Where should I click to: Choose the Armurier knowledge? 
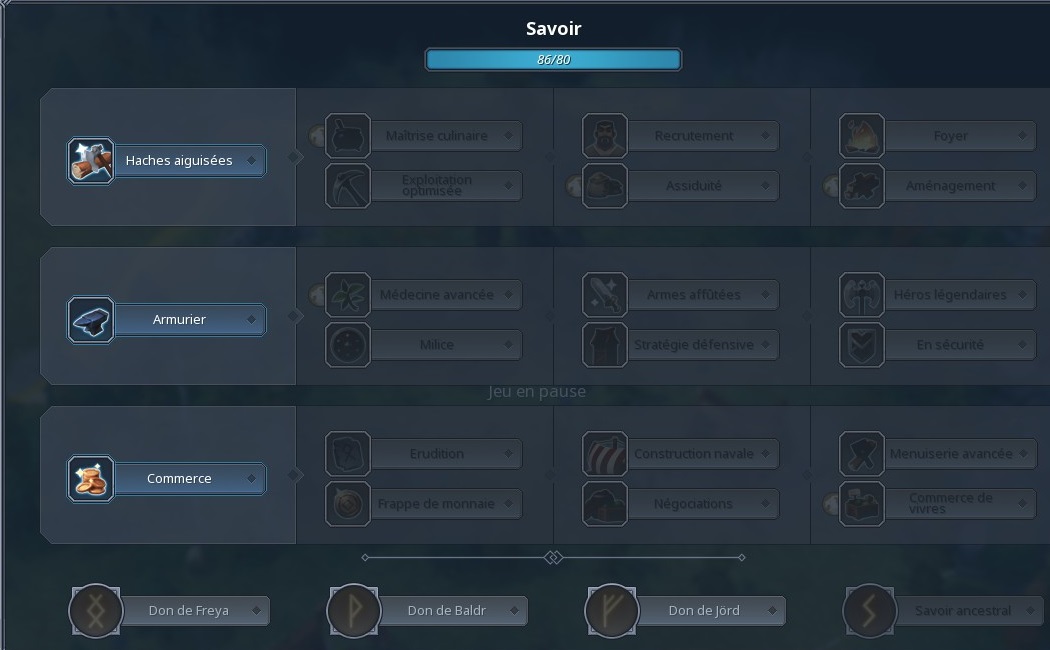point(178,320)
